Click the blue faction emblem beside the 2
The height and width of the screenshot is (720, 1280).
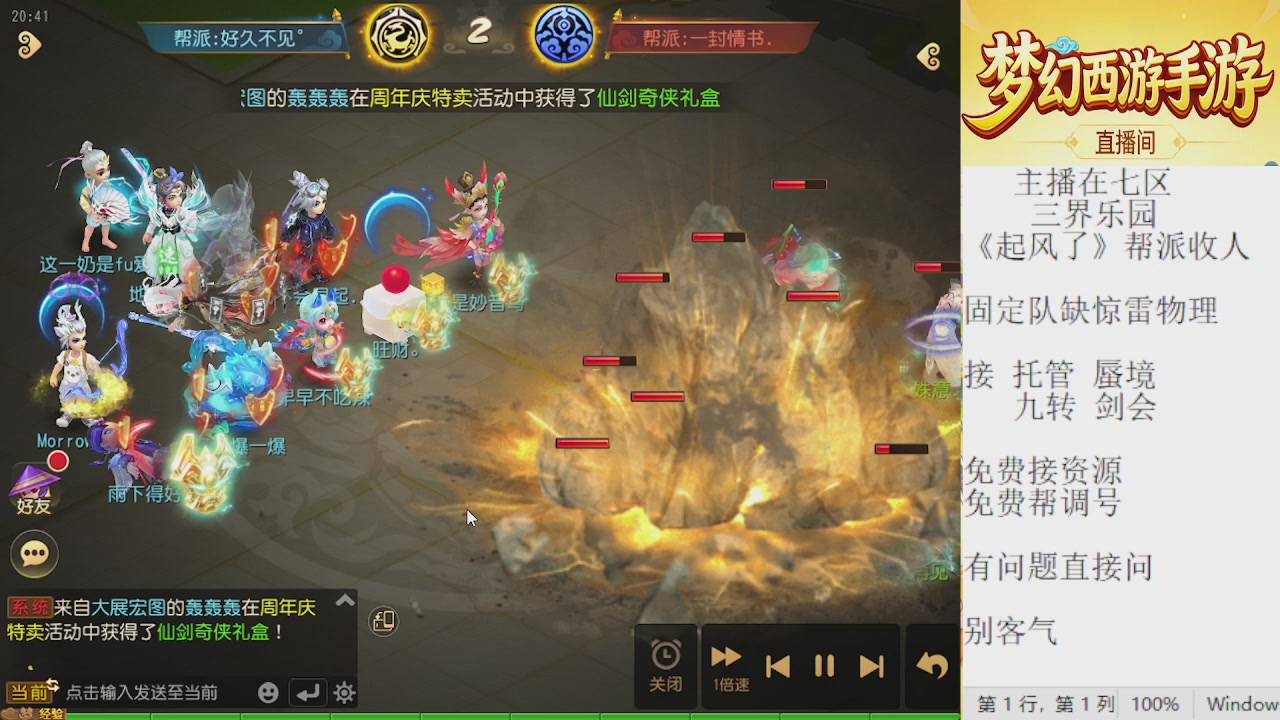(563, 33)
